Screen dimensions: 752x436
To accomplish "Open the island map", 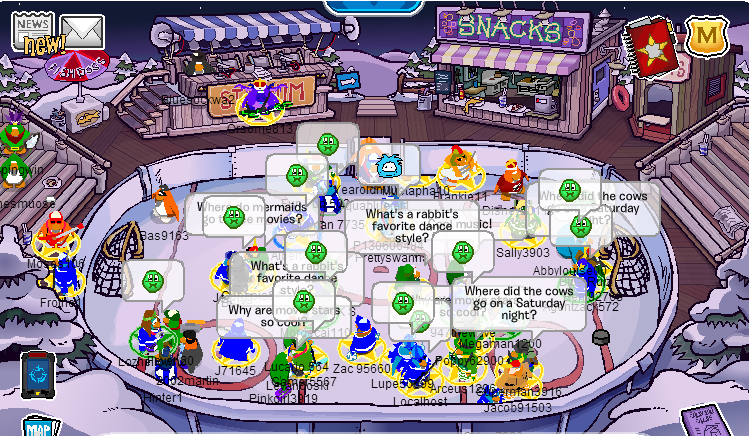I will pyautogui.click(x=38, y=426).
